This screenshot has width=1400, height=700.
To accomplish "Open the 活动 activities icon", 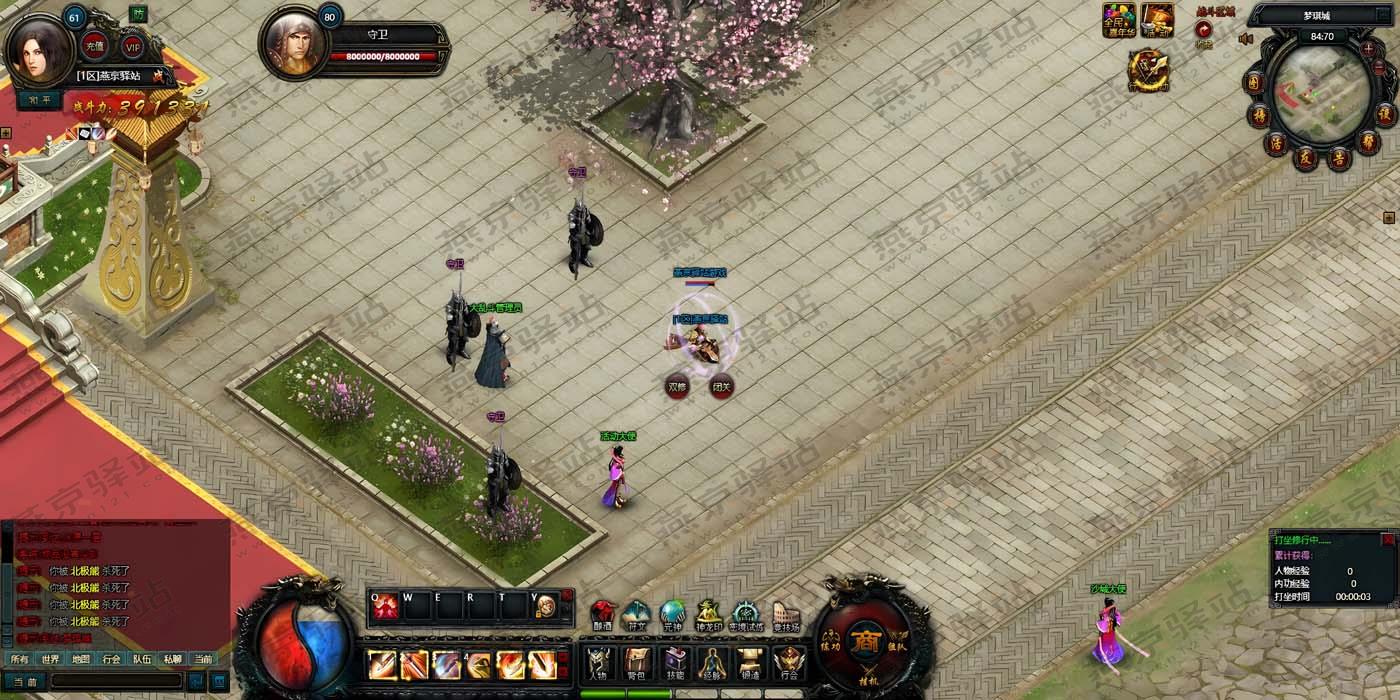I will [x=1157, y=20].
